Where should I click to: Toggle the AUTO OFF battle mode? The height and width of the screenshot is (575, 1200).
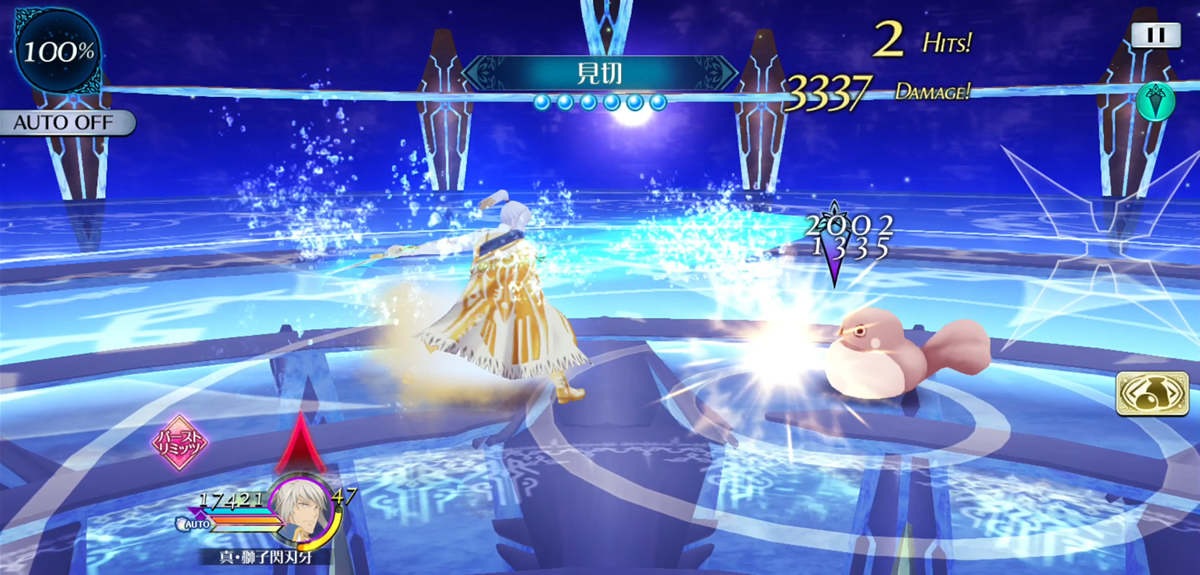[x=68, y=123]
